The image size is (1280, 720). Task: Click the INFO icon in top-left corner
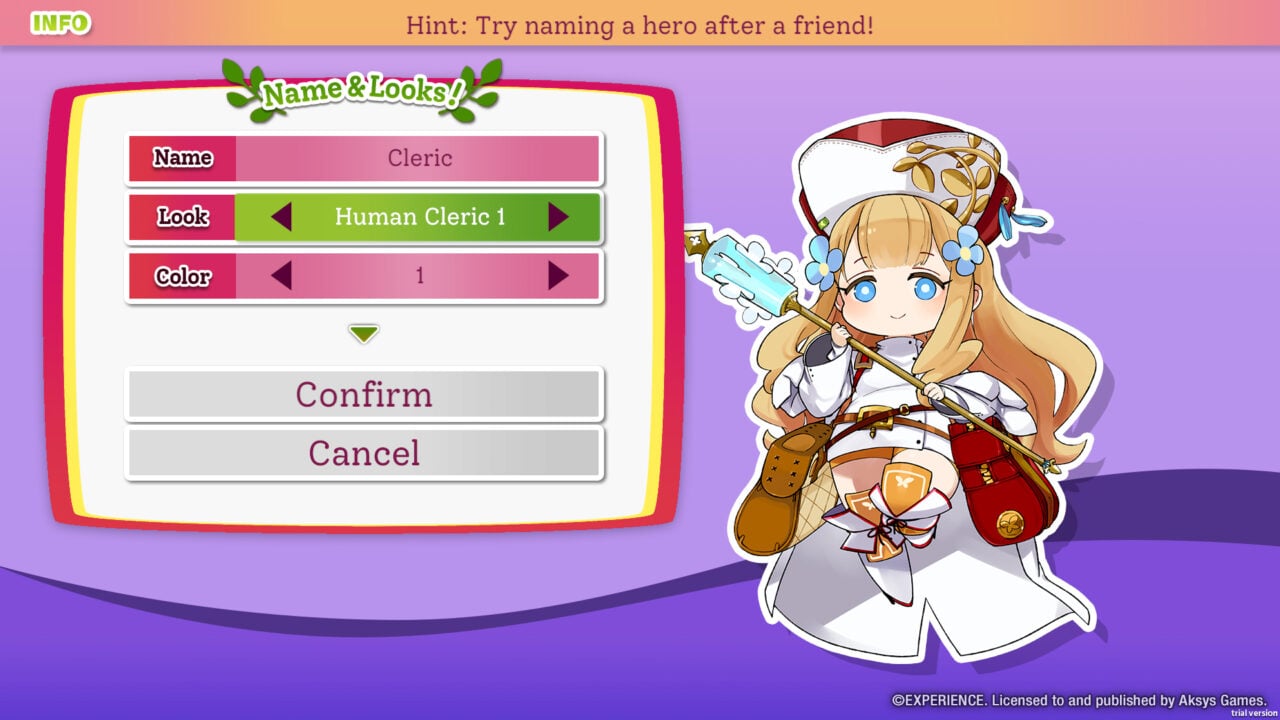pos(60,21)
